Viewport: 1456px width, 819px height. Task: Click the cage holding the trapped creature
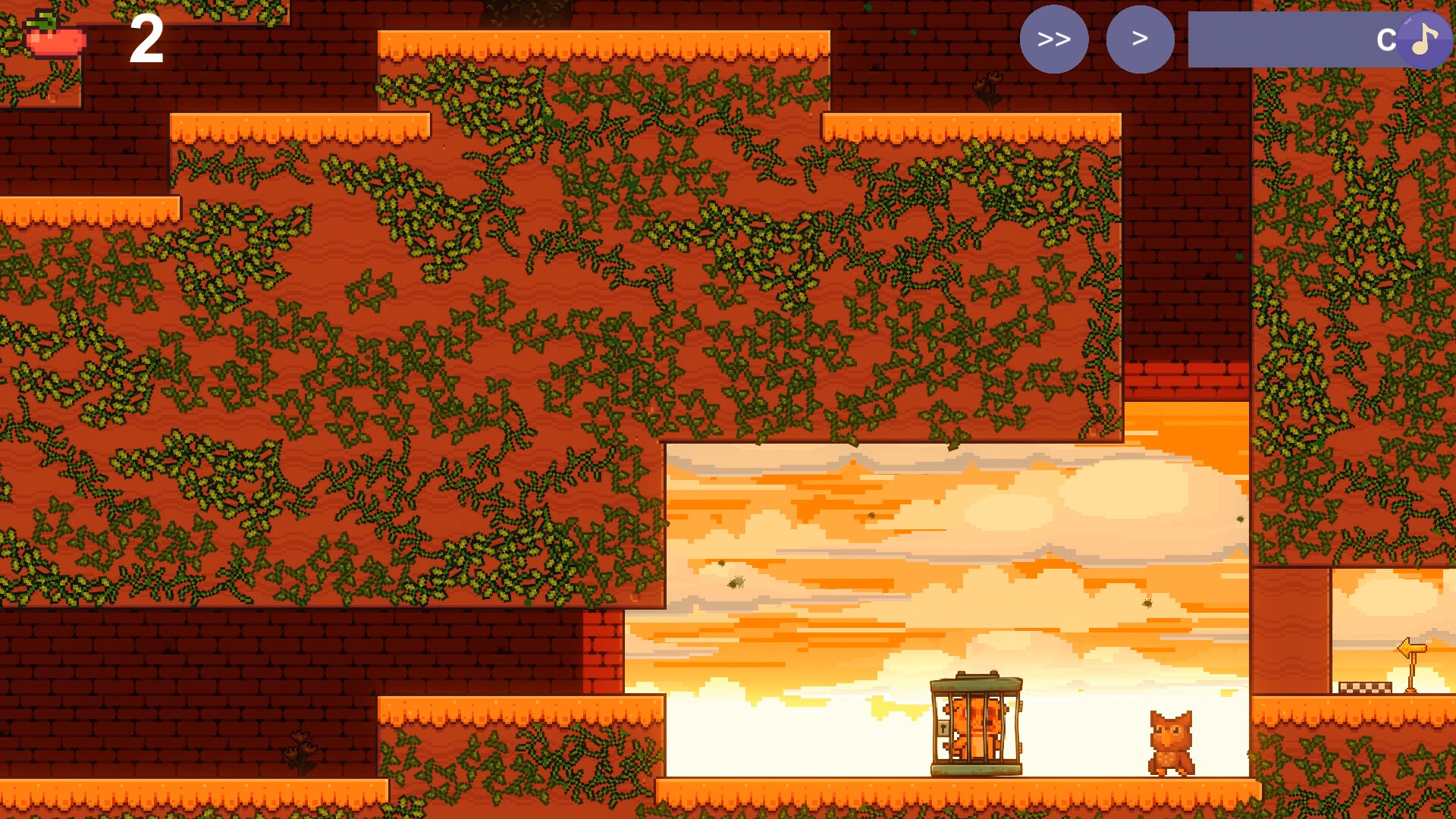[x=977, y=724]
